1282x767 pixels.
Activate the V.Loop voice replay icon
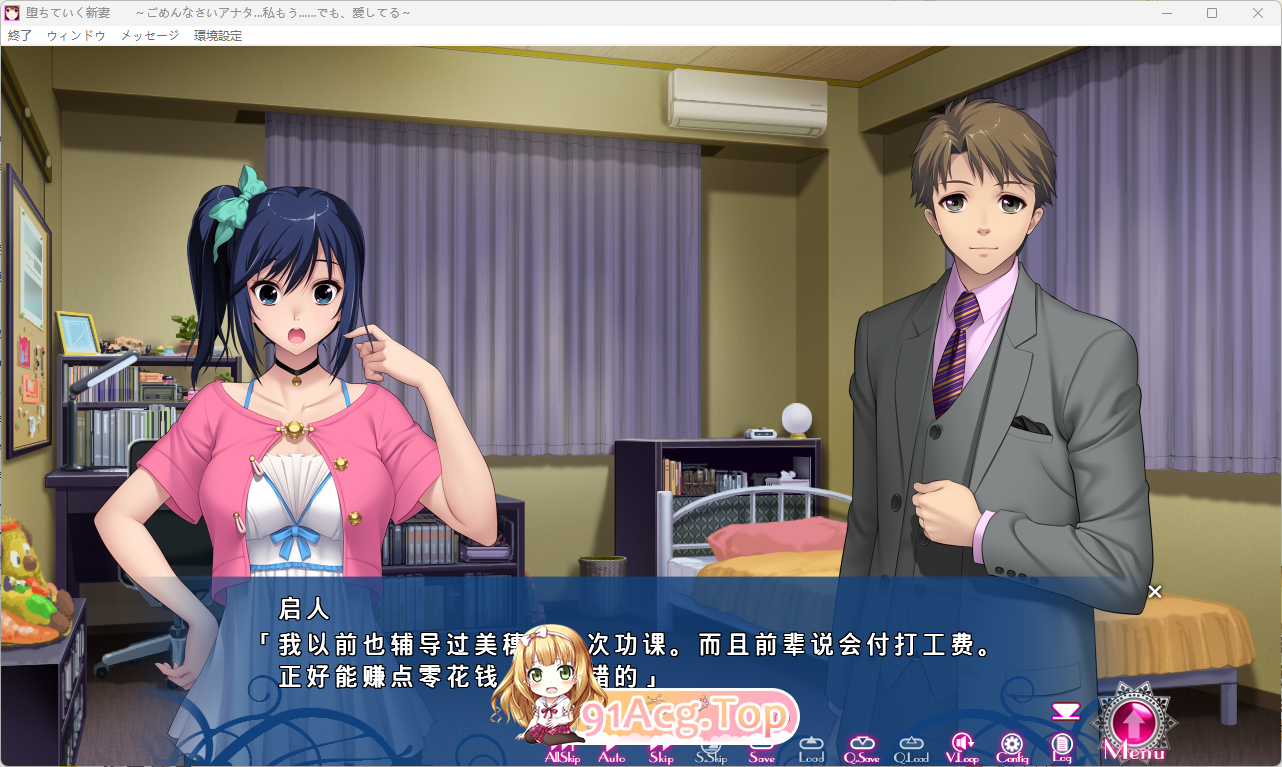pyautogui.click(x=961, y=744)
